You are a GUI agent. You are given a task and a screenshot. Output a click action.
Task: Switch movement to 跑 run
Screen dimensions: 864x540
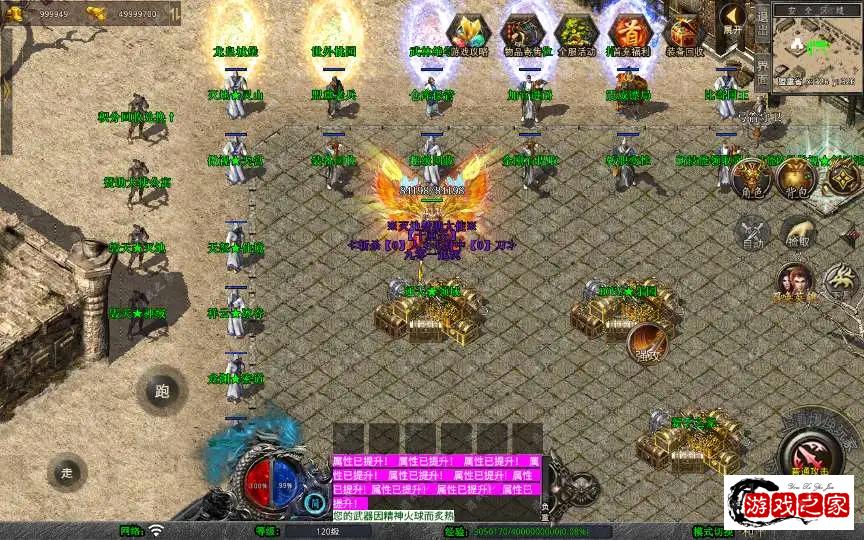[162, 391]
